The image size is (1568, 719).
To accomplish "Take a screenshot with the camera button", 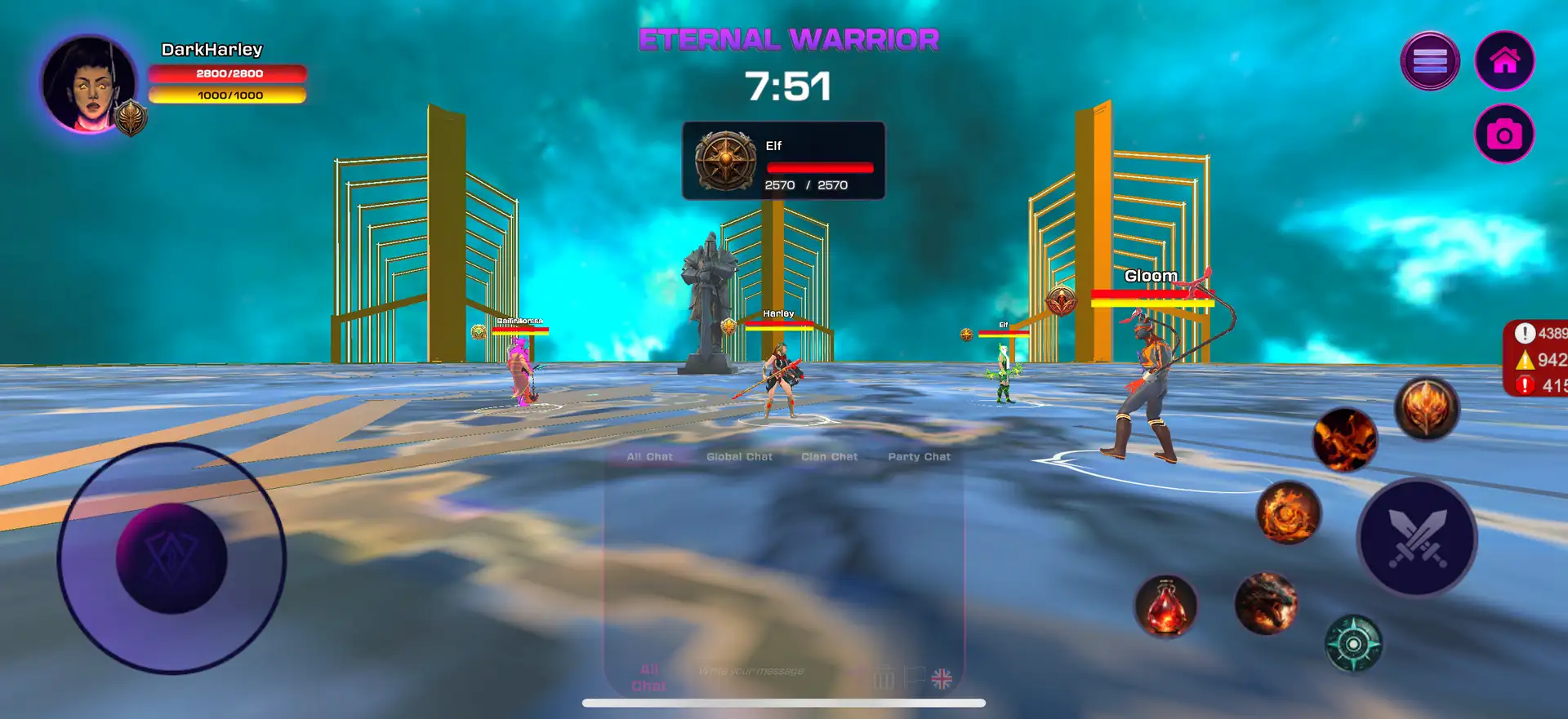I will coord(1504,134).
